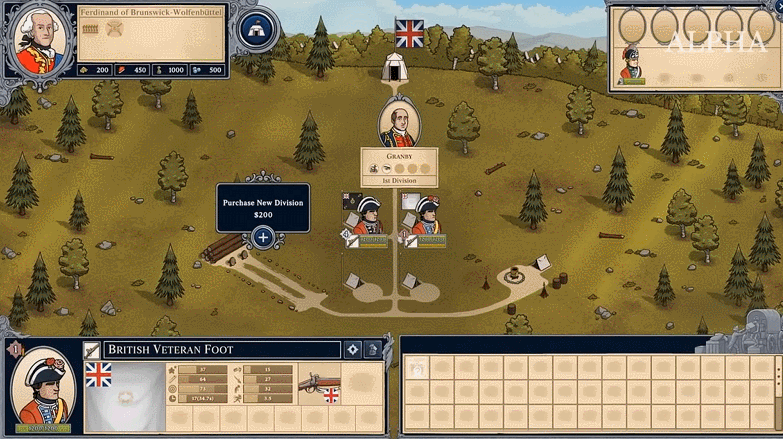
Task: Purchase a new division with the plus button
Action: coord(262,237)
